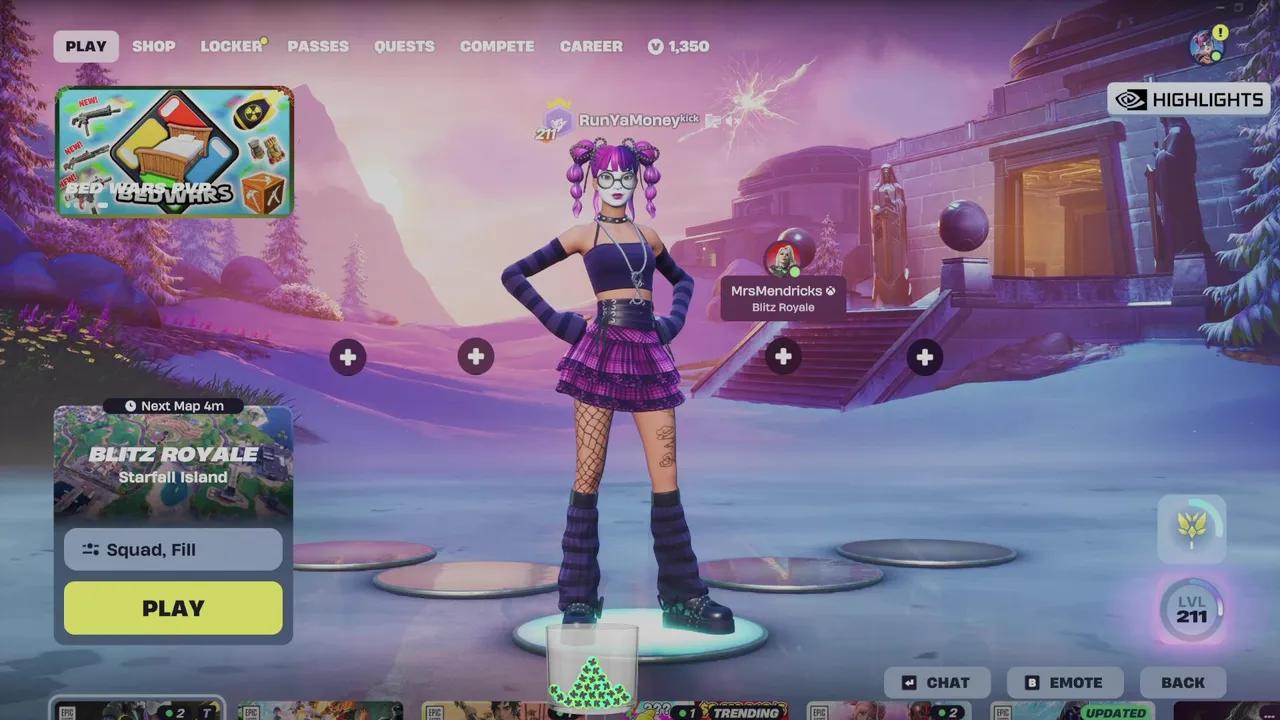Screen dimensions: 1280x720
Task: Invite a friend via an empty plus slot
Action: tap(347, 356)
